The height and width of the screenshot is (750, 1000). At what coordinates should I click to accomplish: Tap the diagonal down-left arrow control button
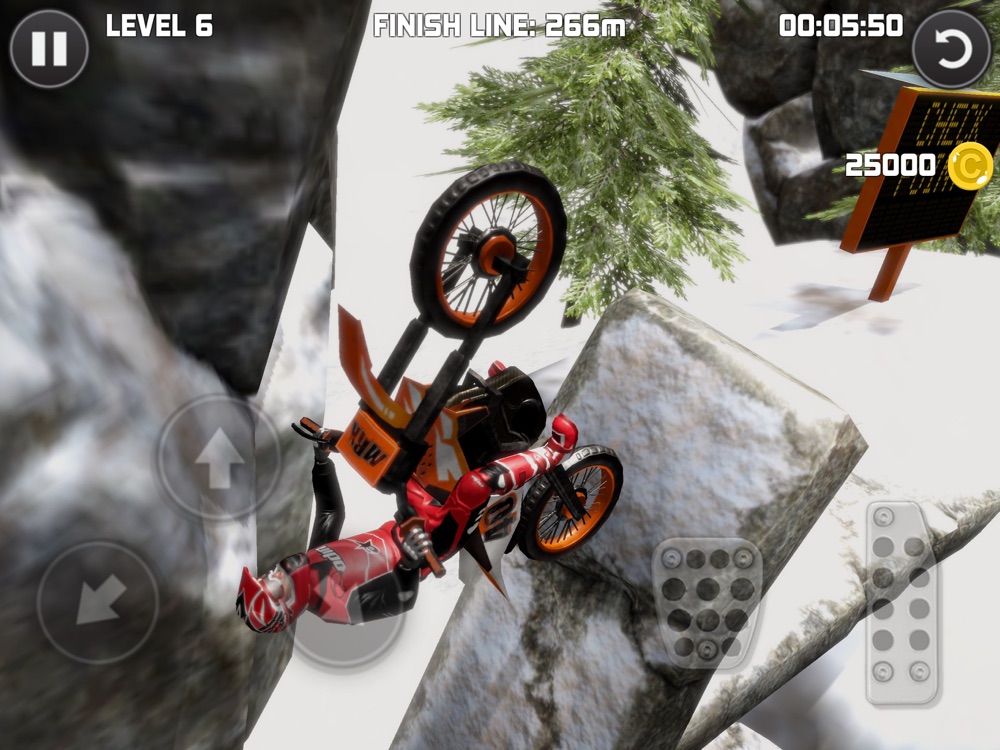[97, 601]
